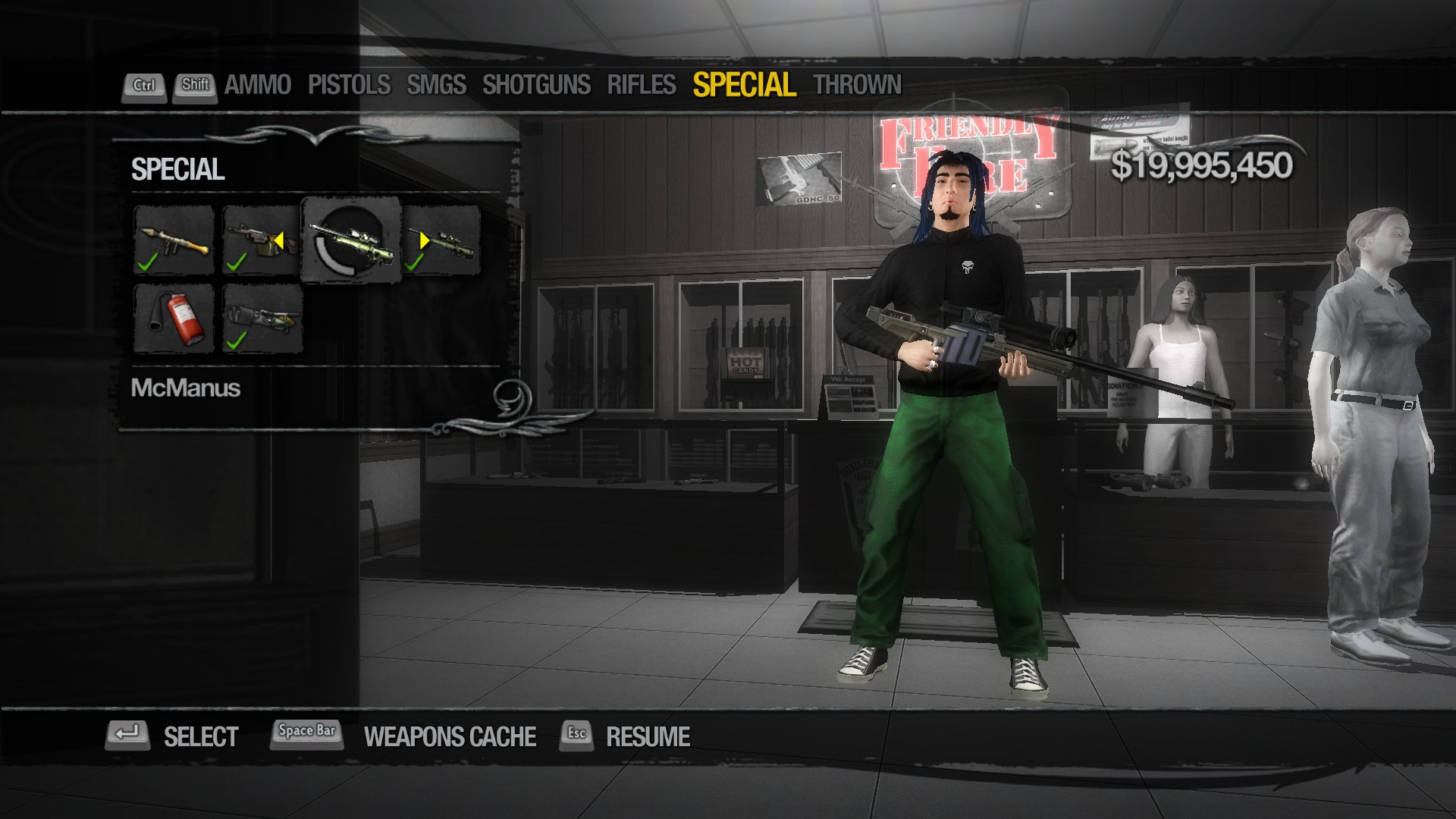Screen dimensions: 1456x819
Task: Choose the machine gun with ammo box
Action: pyautogui.click(x=262, y=240)
